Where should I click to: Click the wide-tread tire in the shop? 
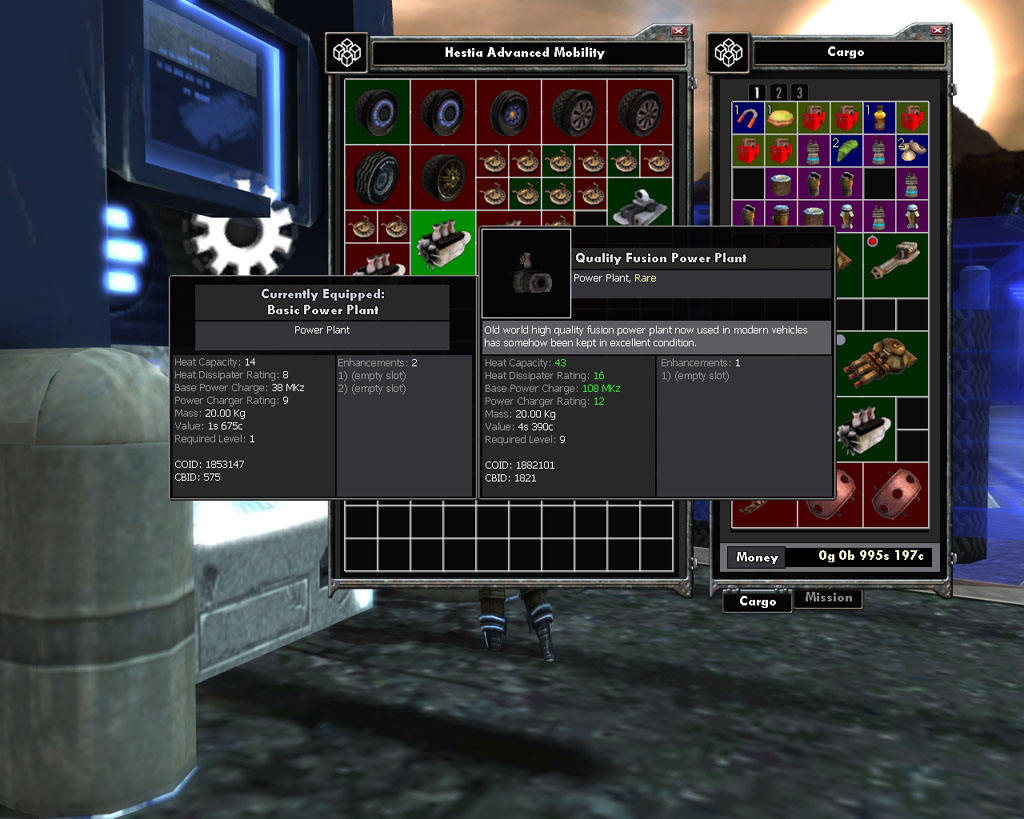click(x=377, y=177)
